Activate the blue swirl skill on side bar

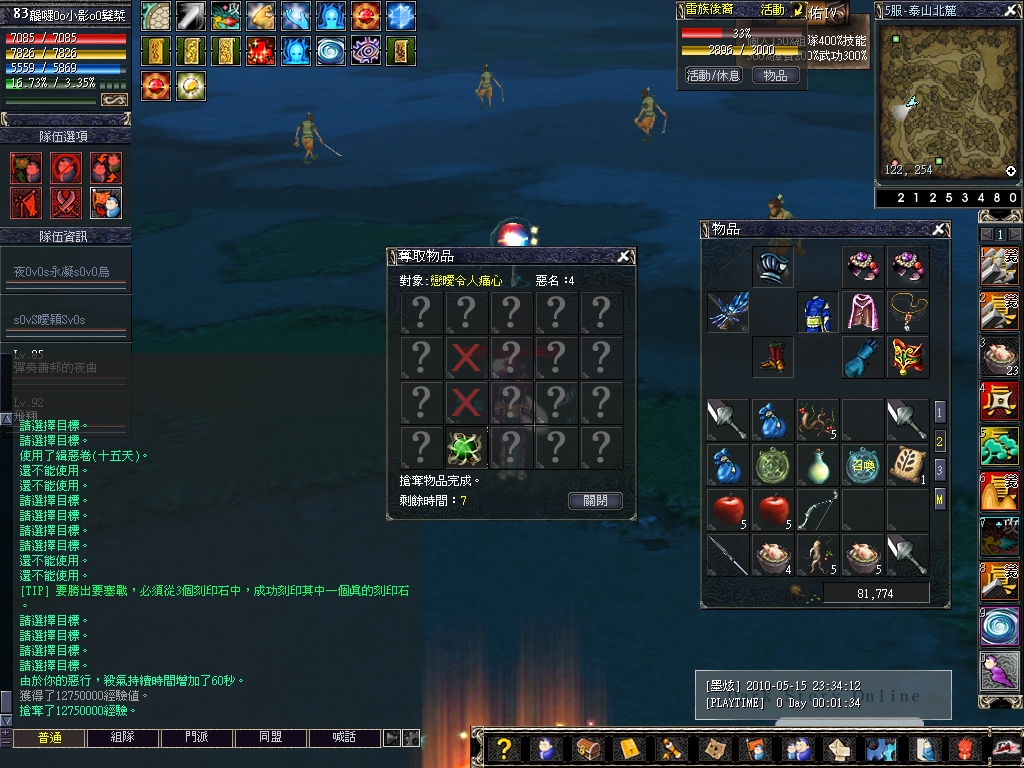(x=999, y=626)
